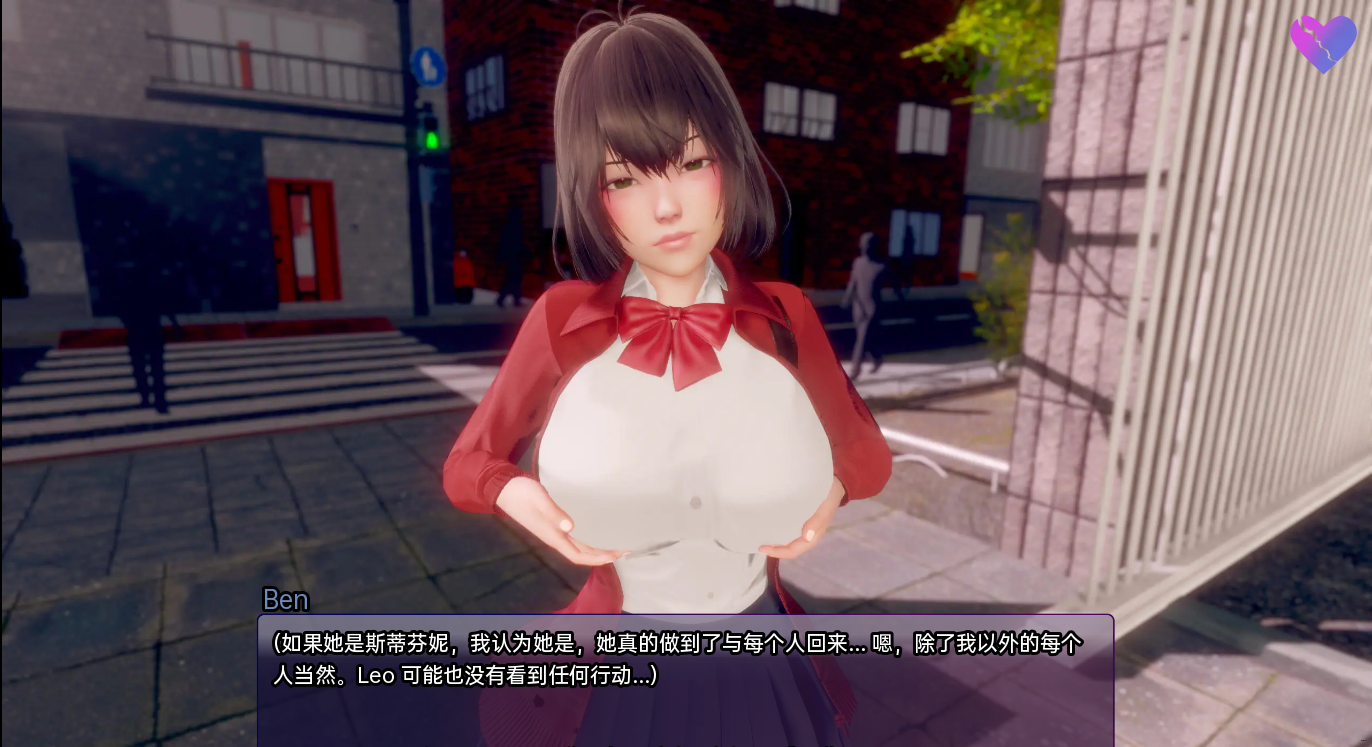The height and width of the screenshot is (747, 1372).
Task: Click the green traffic light
Action: 430,139
